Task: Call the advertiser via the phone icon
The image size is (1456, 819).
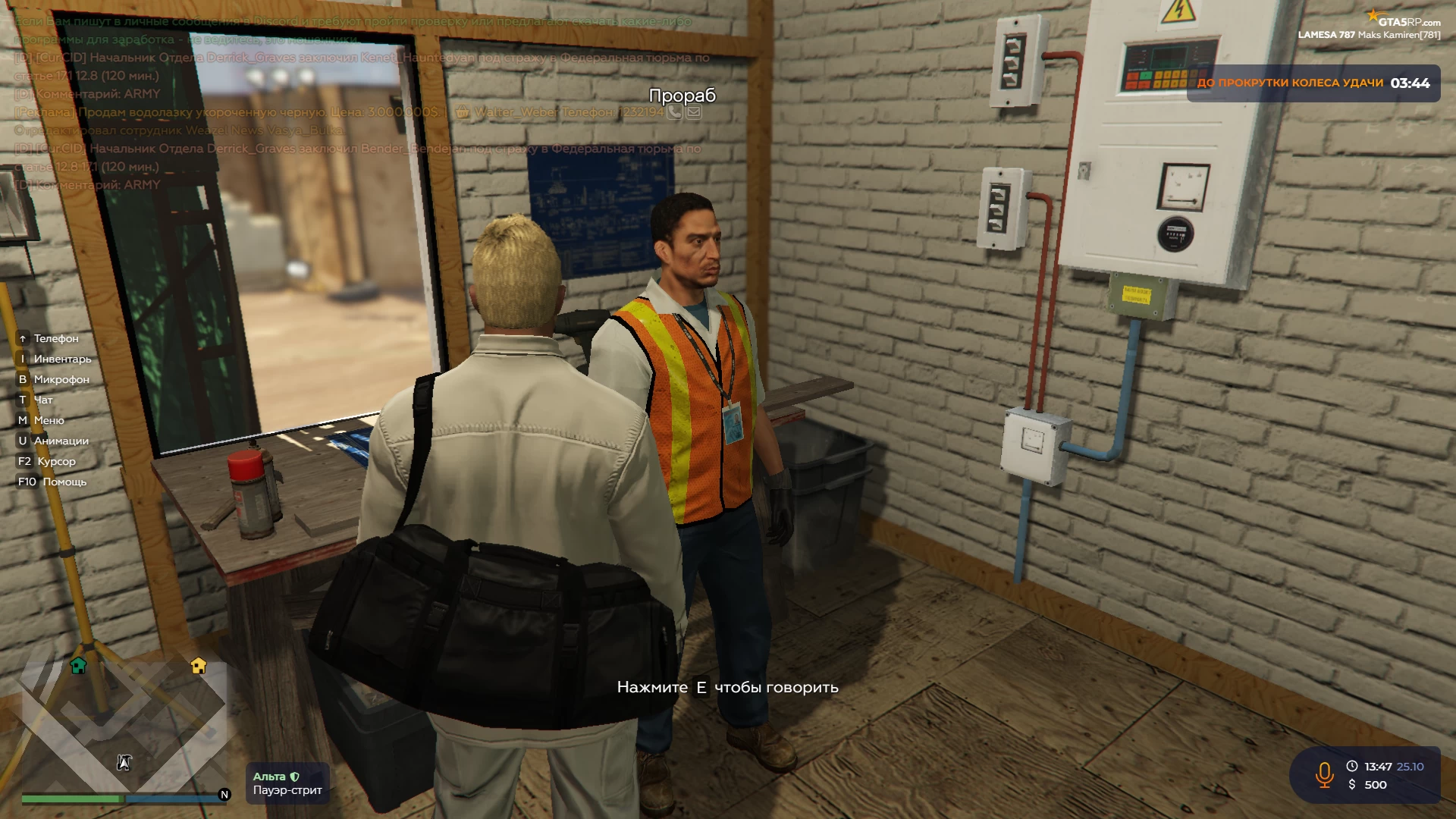Action: click(674, 112)
